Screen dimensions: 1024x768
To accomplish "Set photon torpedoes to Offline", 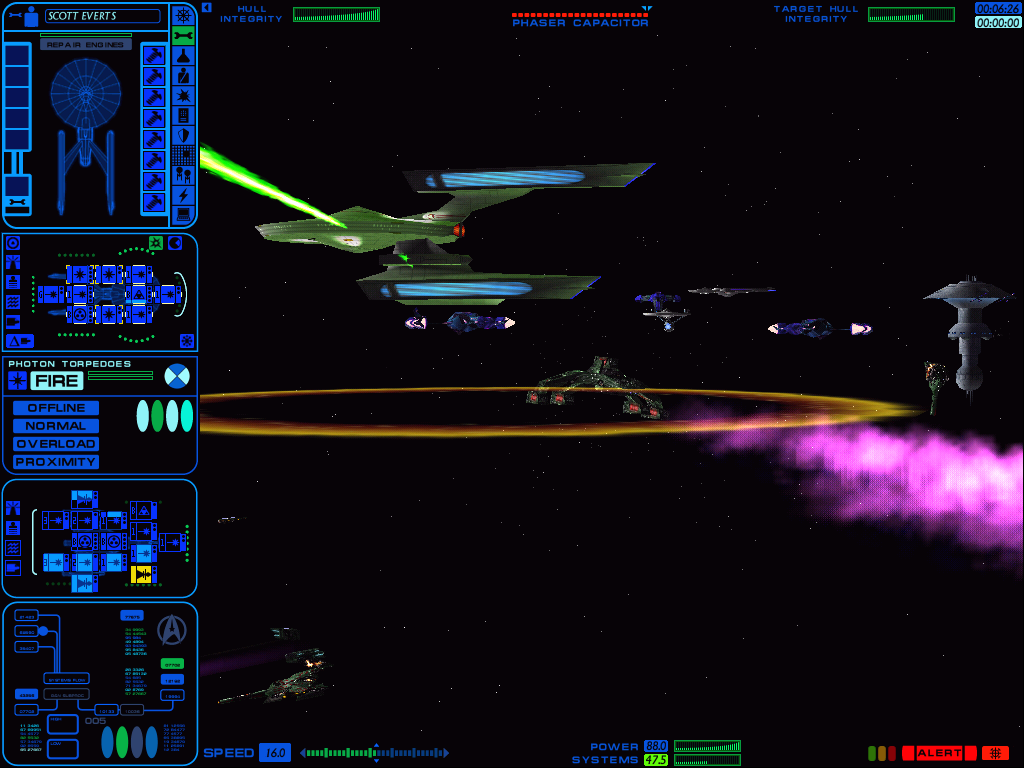I will (x=56, y=408).
